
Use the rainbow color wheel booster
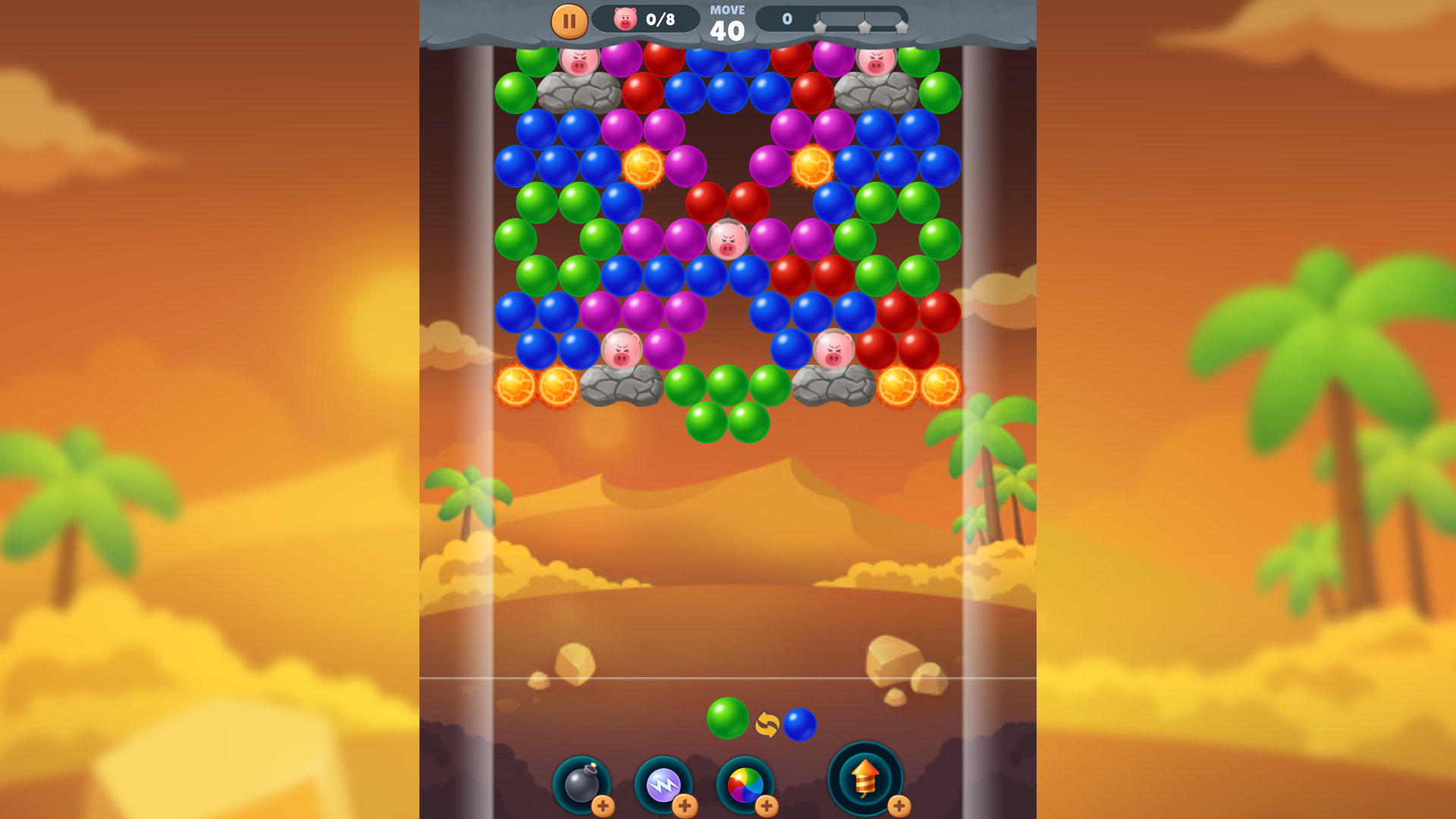[x=744, y=786]
